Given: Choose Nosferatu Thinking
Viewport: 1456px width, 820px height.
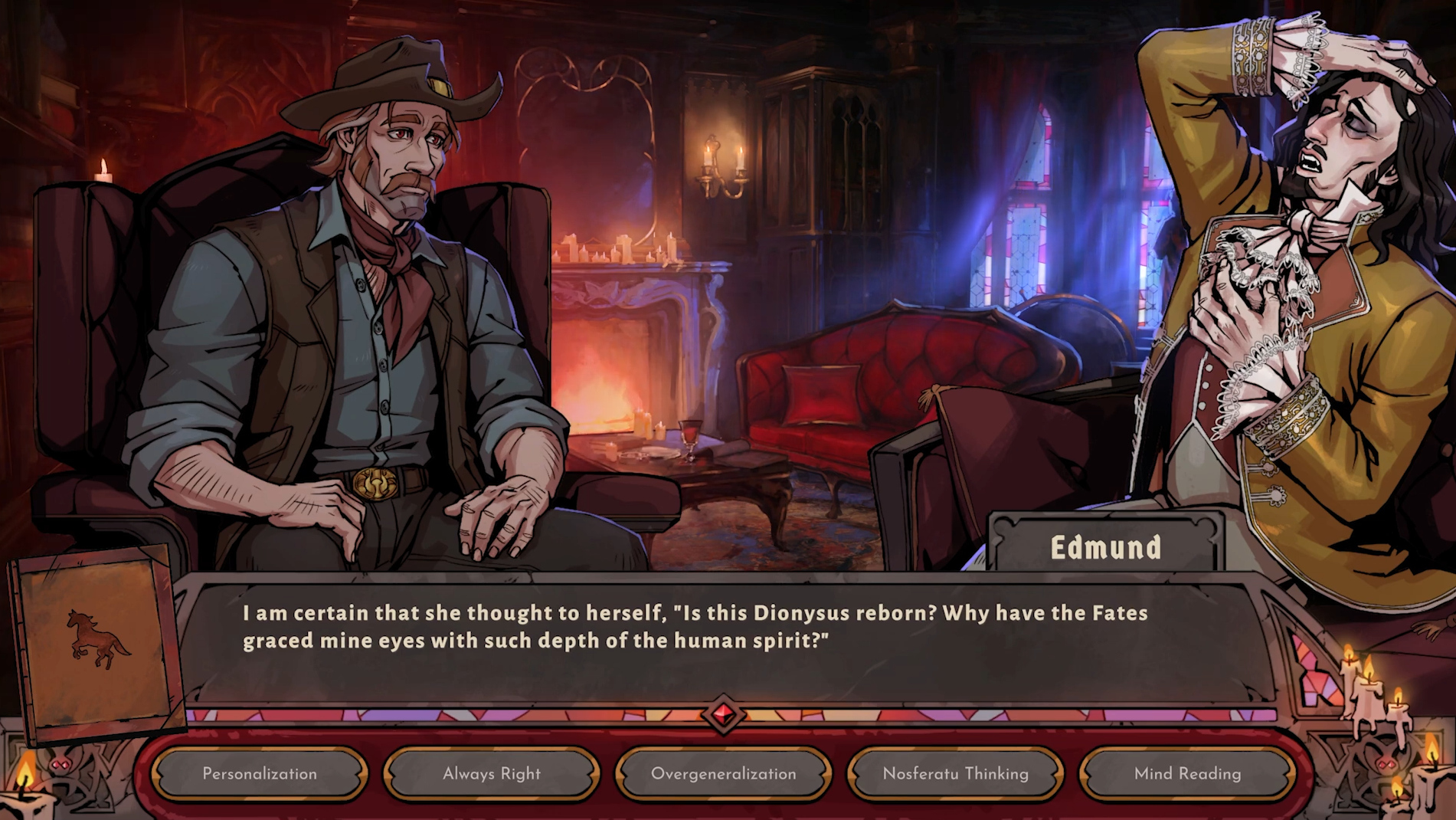Looking at the screenshot, I should [x=955, y=774].
